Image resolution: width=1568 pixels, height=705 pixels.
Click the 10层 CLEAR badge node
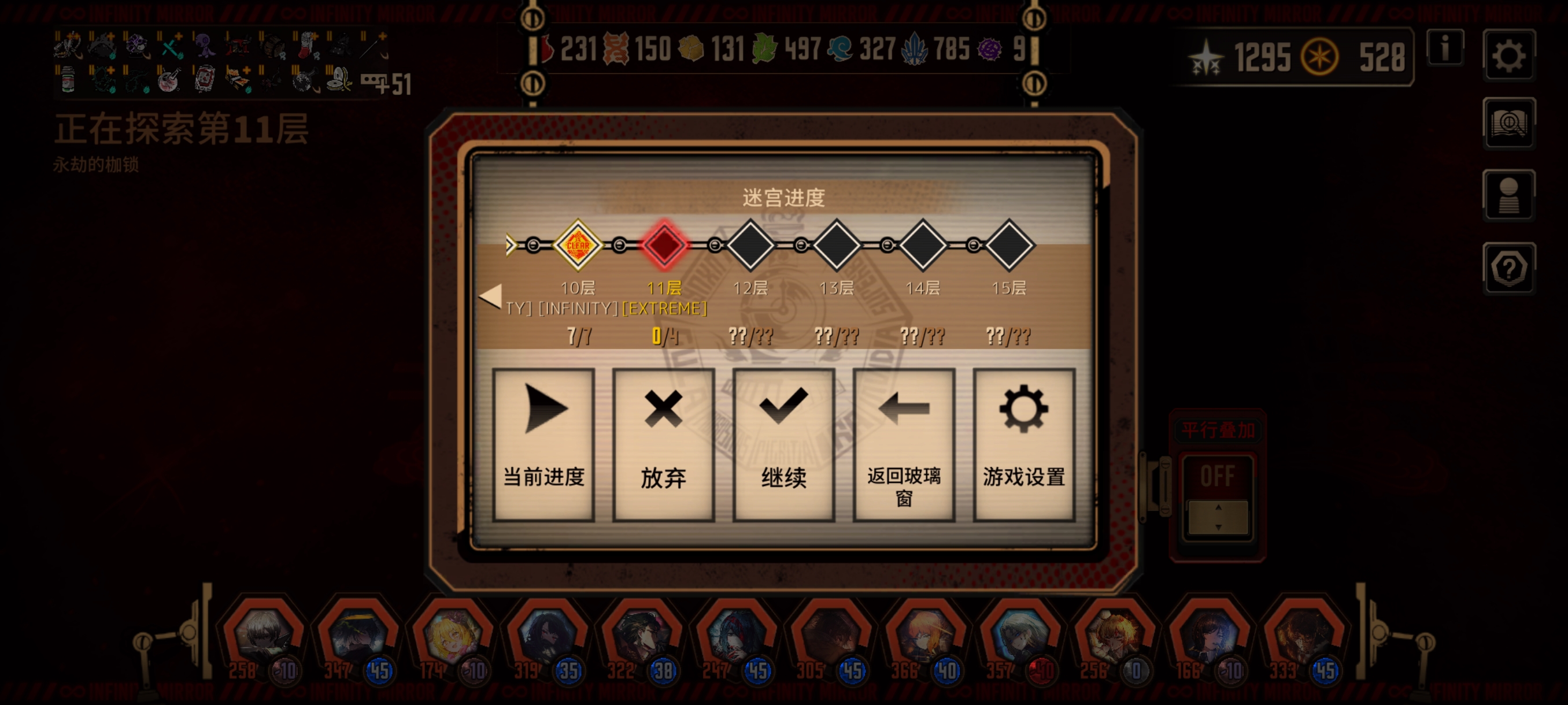(x=578, y=244)
